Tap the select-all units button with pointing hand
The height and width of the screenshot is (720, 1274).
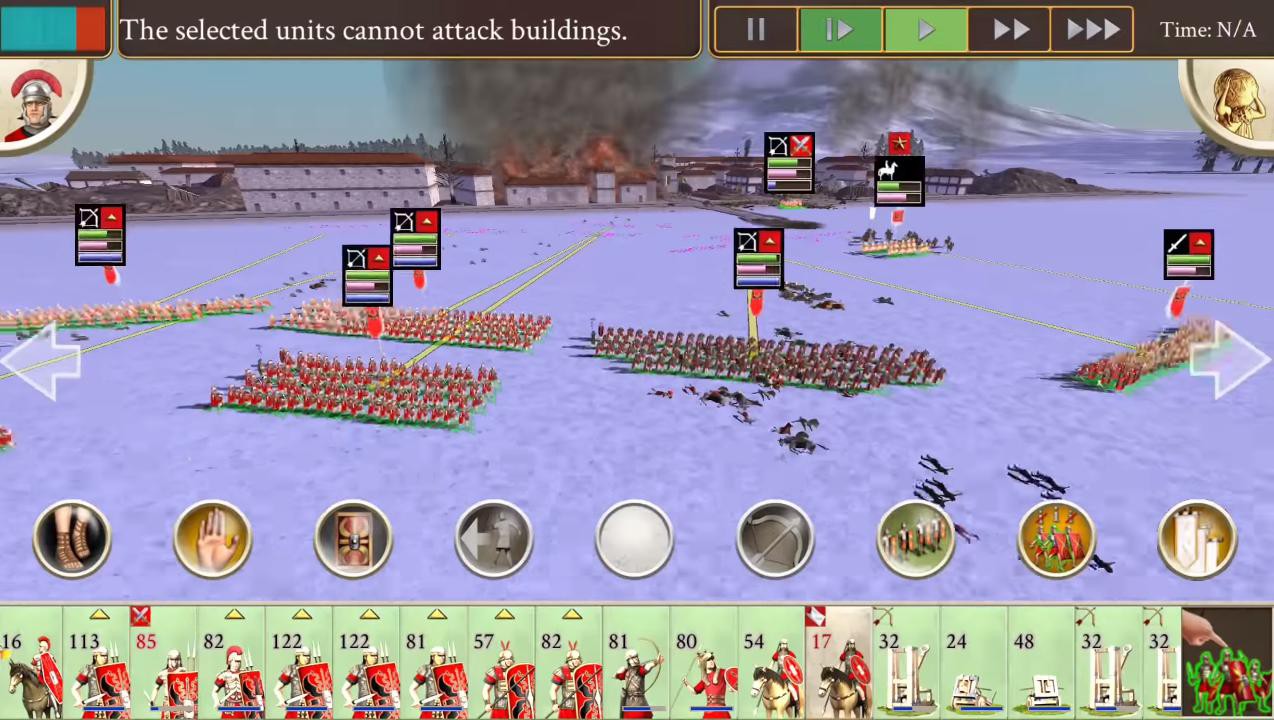coord(1227,664)
